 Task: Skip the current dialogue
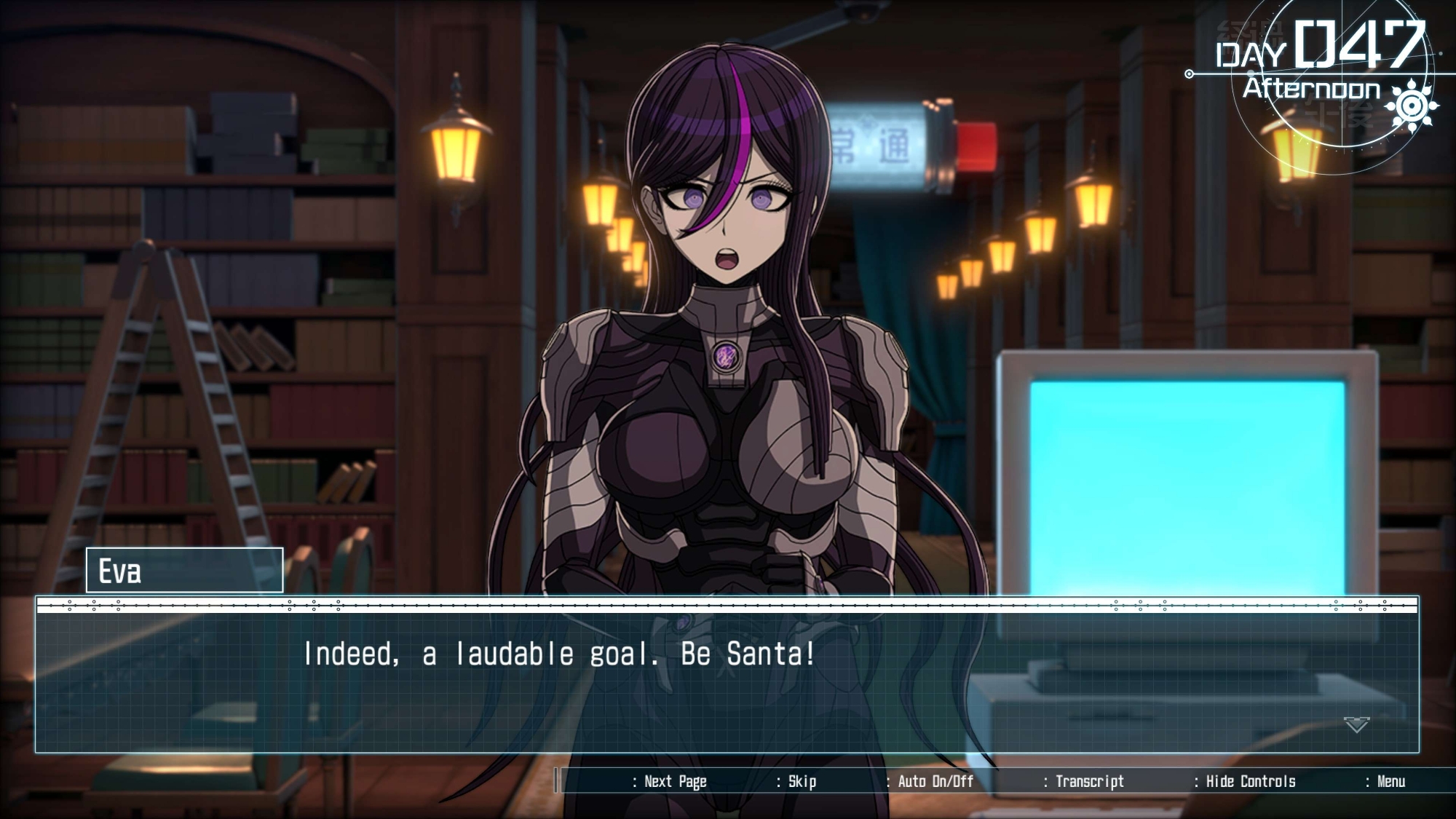coord(801,782)
